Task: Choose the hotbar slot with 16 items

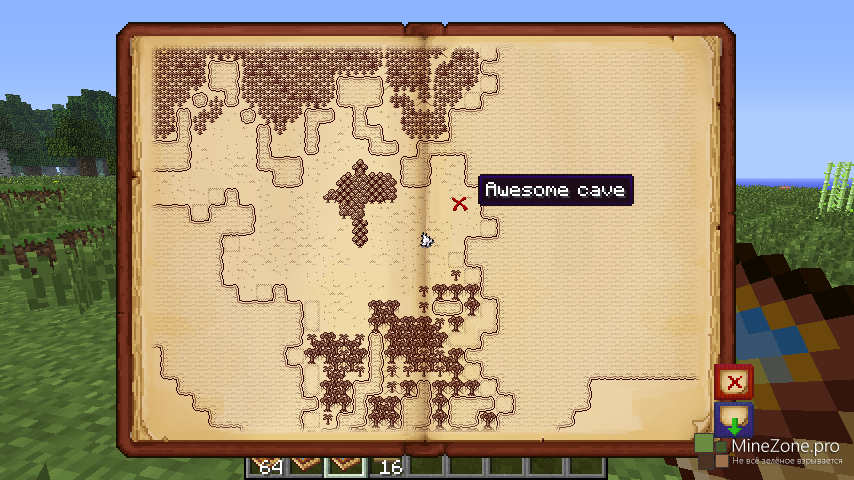Action: click(391, 465)
